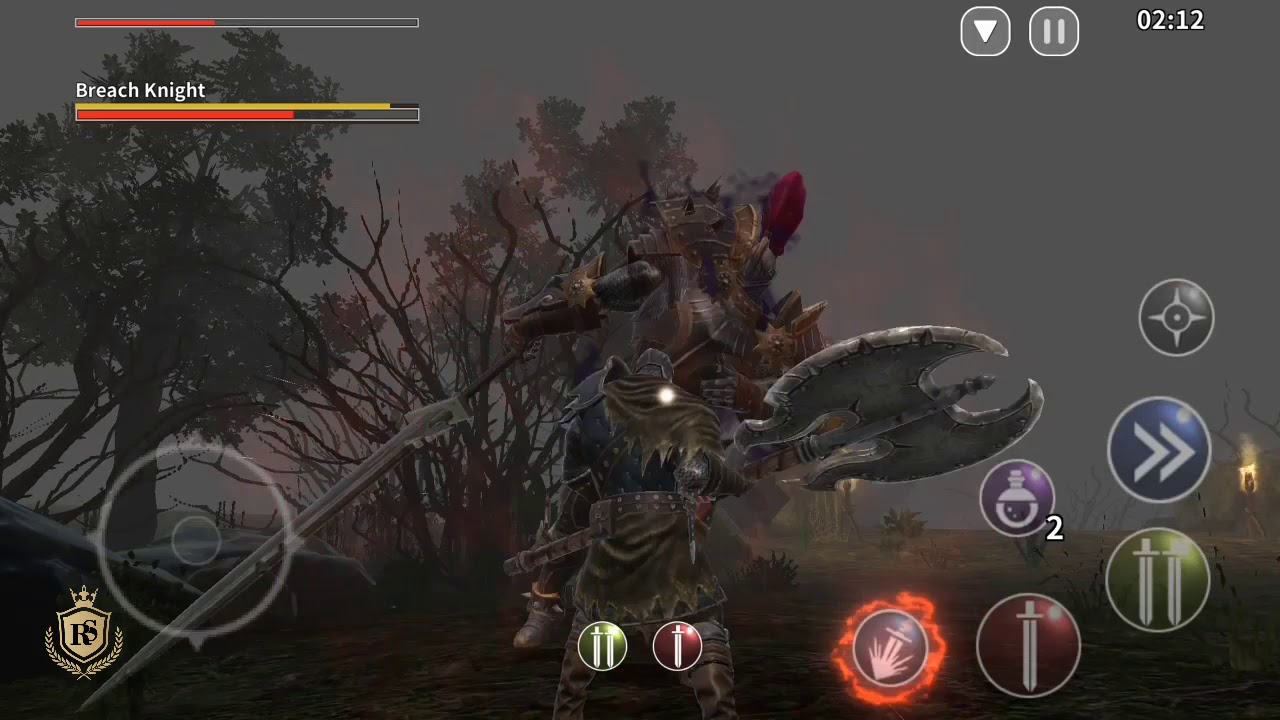Screen dimensions: 1280x720
Task: Tap the potion count number 2
Action: click(1054, 531)
